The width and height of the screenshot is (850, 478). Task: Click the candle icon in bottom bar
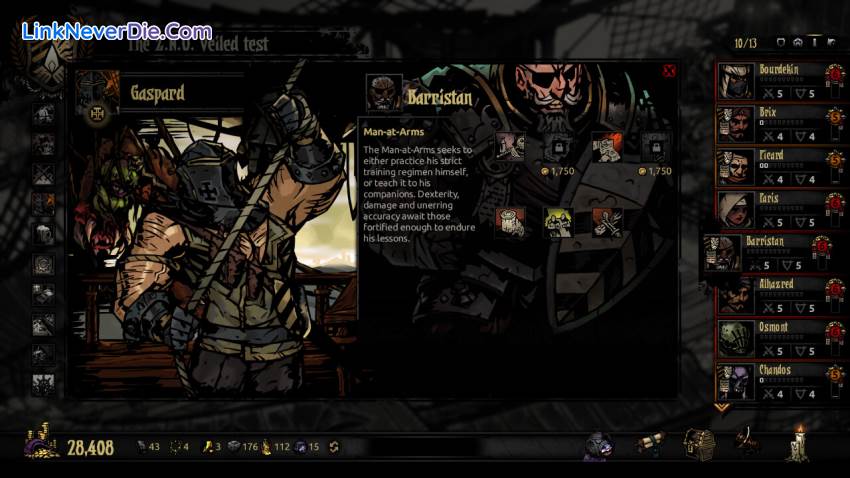pyautogui.click(x=799, y=441)
